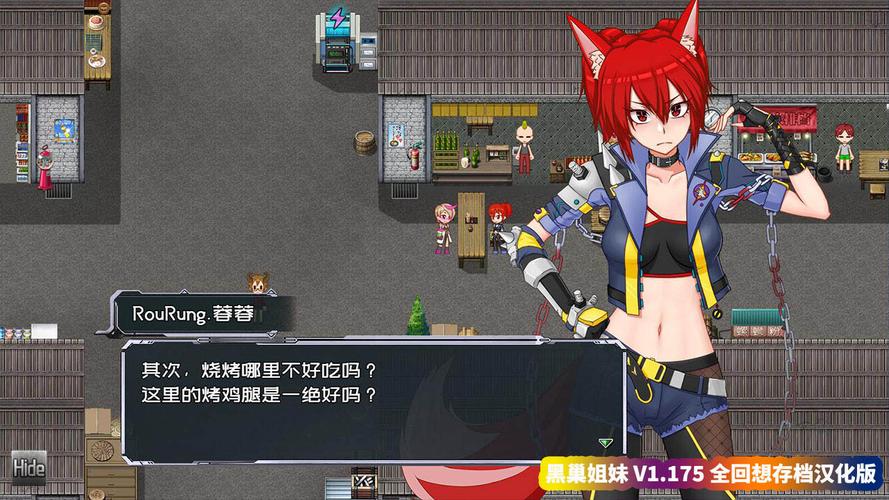Advance dialogue with the green arrow indicator

click(x=604, y=442)
